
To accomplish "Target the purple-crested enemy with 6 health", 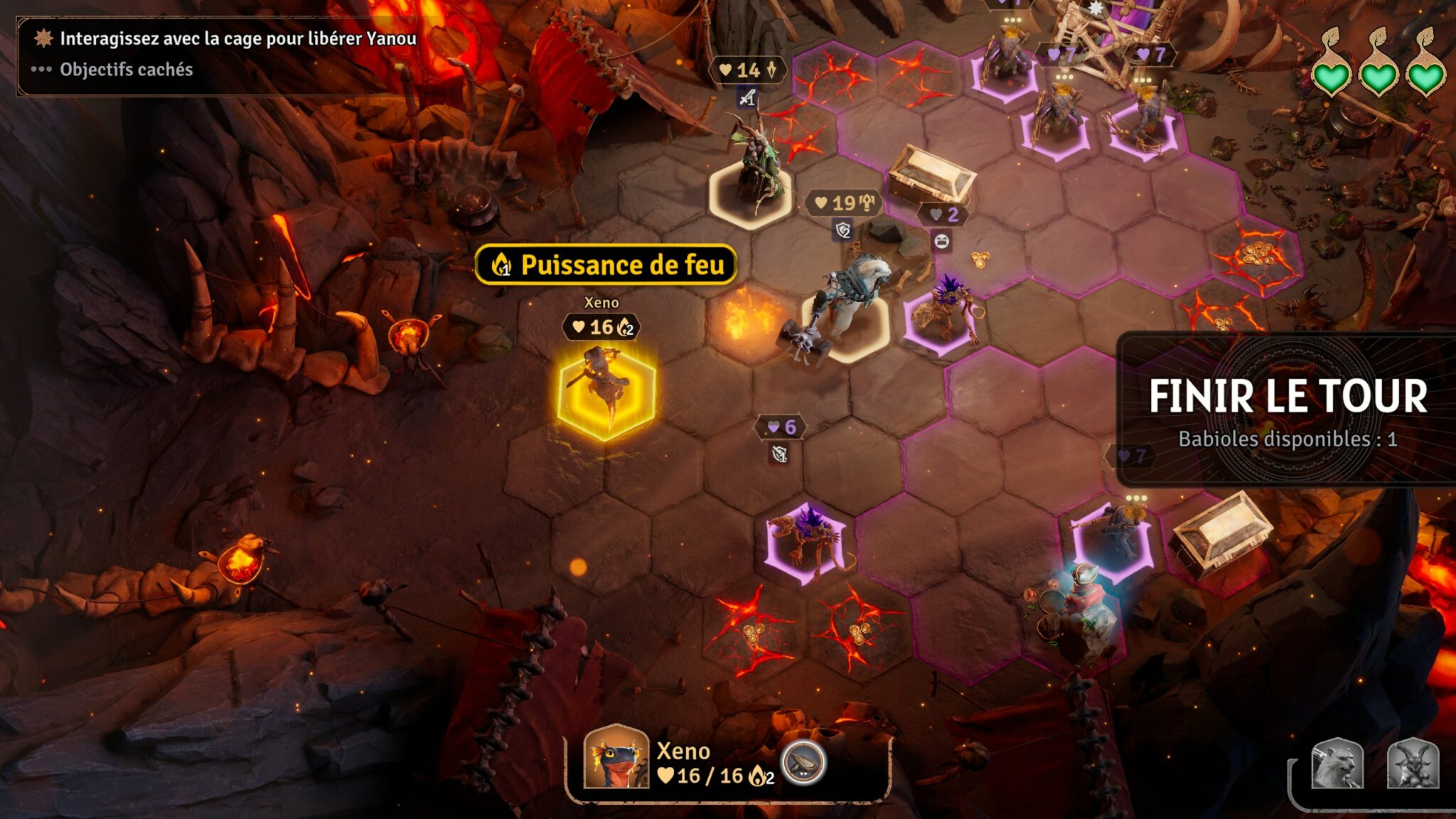I will 806,542.
